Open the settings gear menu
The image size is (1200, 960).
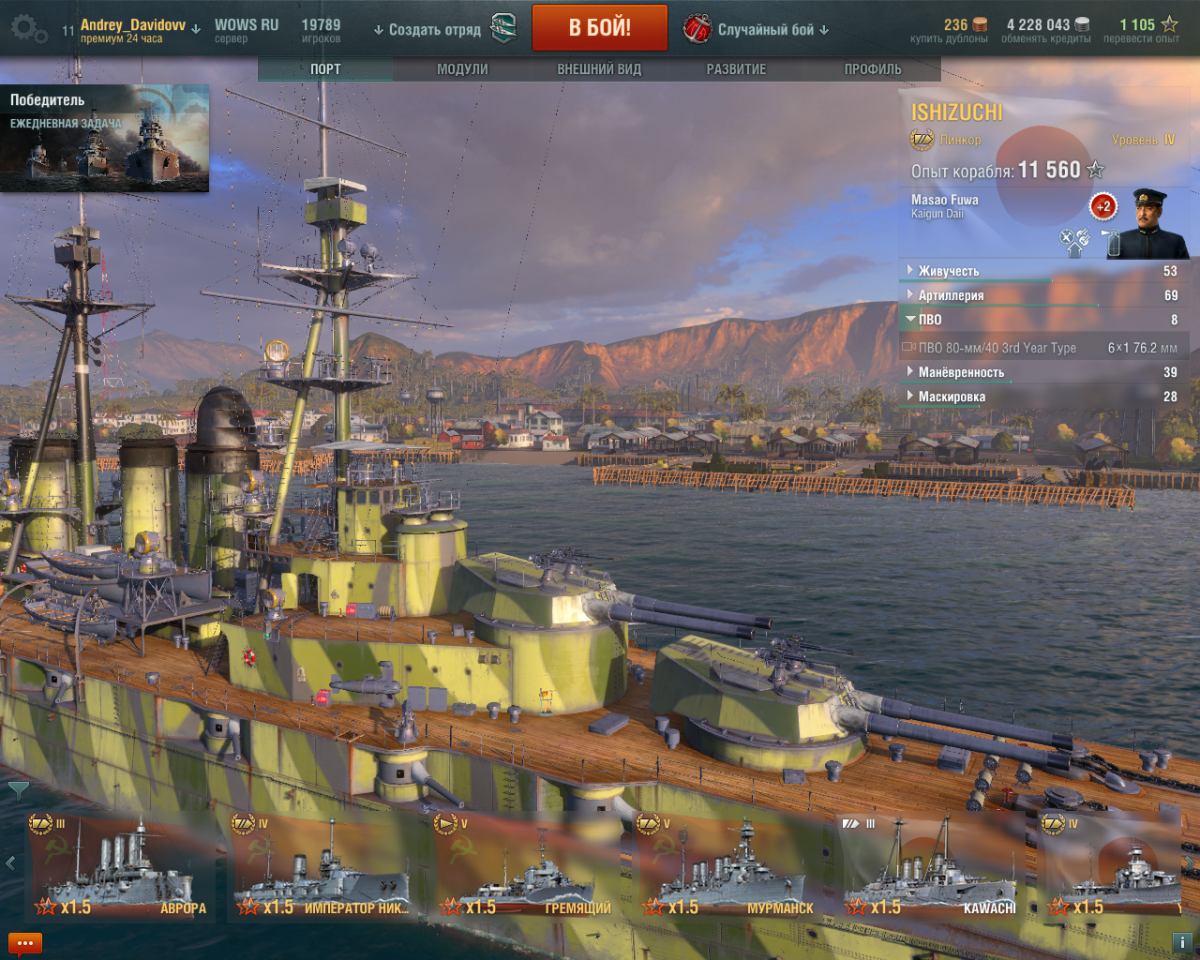coord(27,29)
